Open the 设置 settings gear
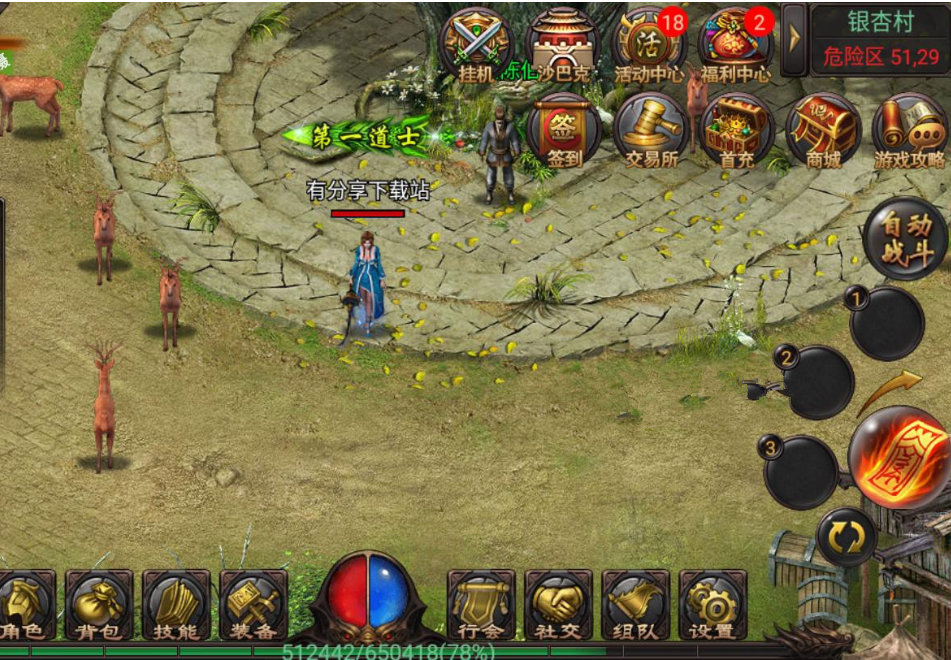The image size is (951, 660). point(712,604)
